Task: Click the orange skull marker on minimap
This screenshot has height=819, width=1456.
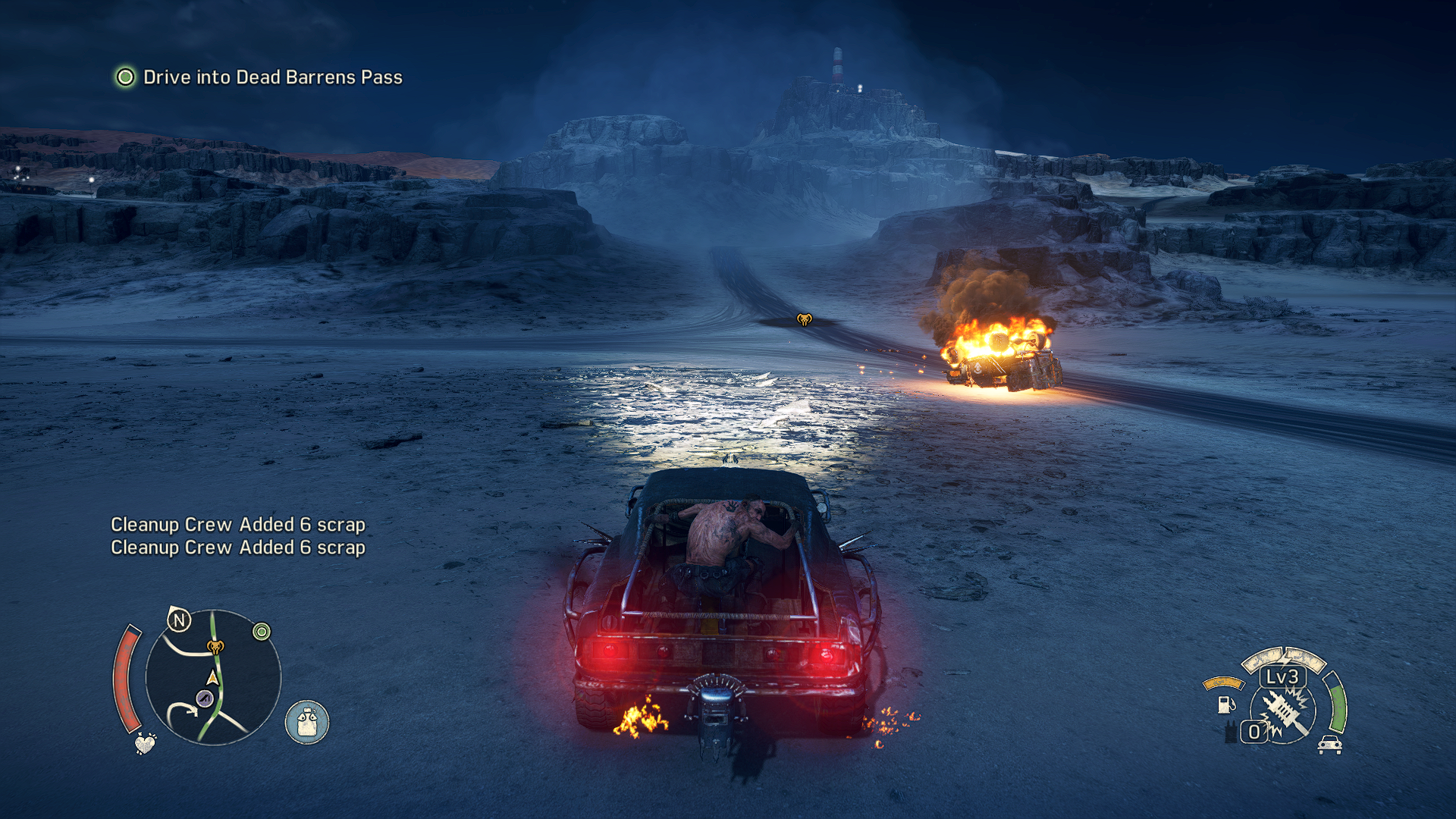Action: pos(215,647)
